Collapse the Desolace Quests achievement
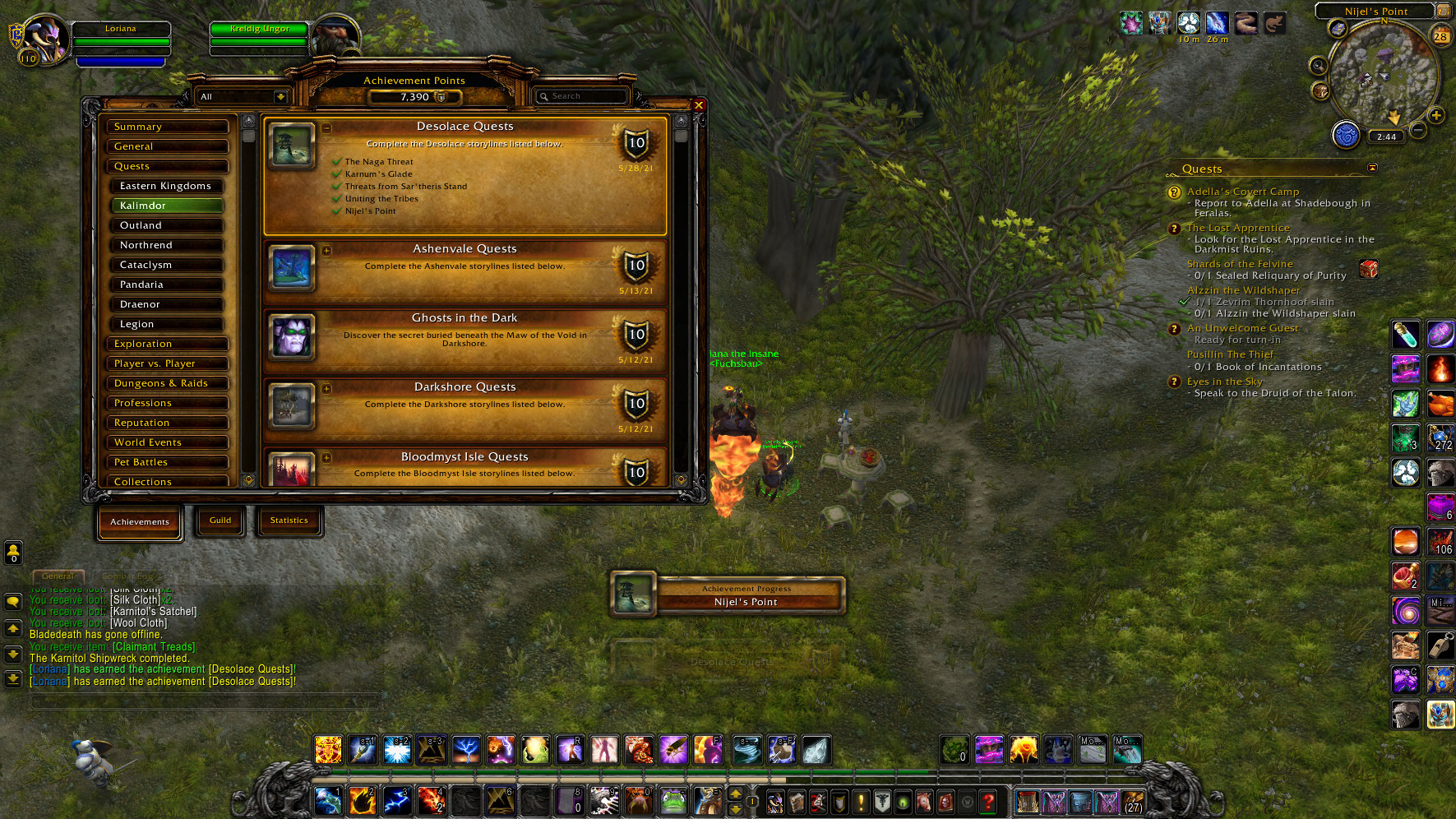1456x819 pixels. (x=326, y=128)
